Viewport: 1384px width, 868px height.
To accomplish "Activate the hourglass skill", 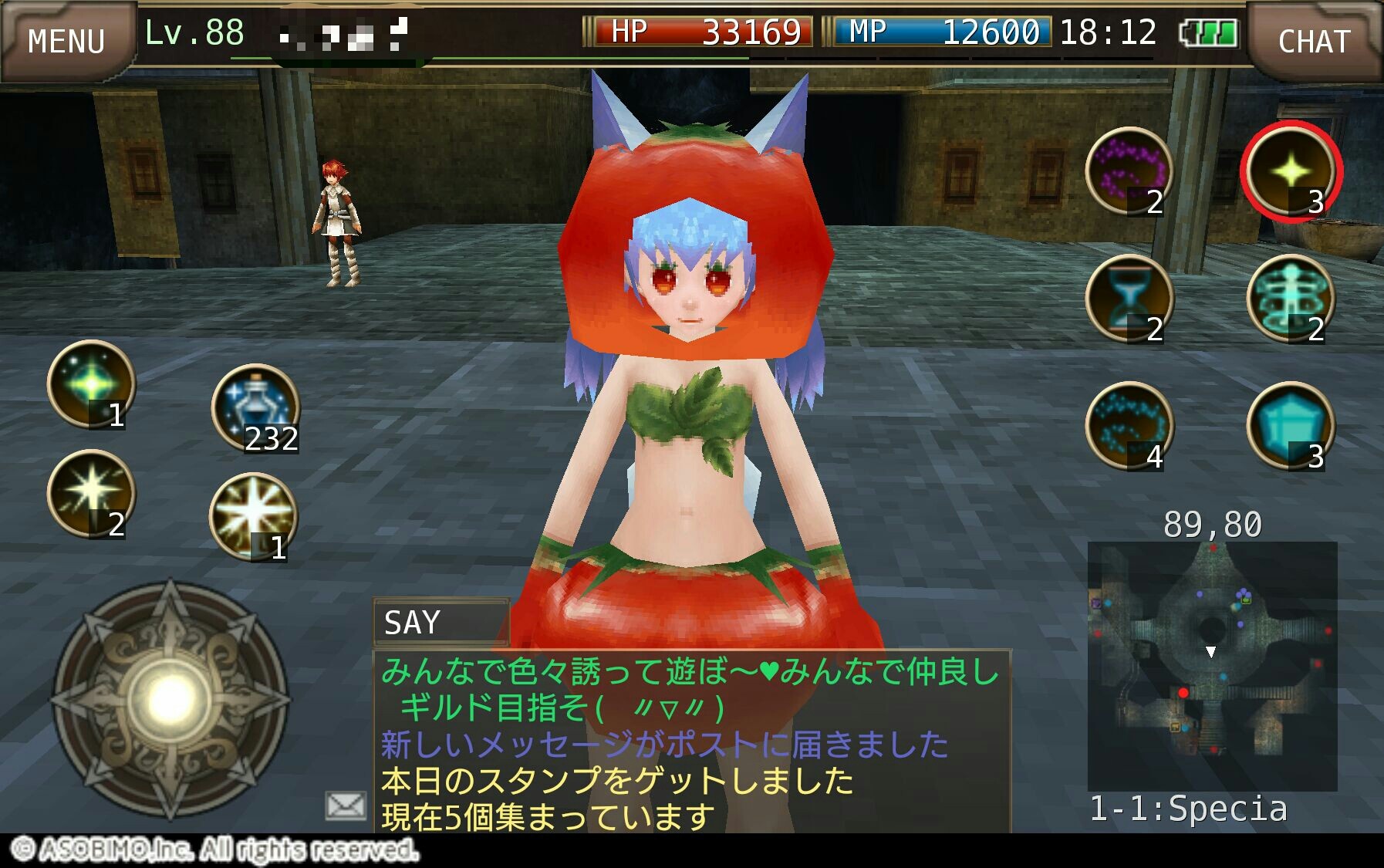I will (x=1129, y=299).
